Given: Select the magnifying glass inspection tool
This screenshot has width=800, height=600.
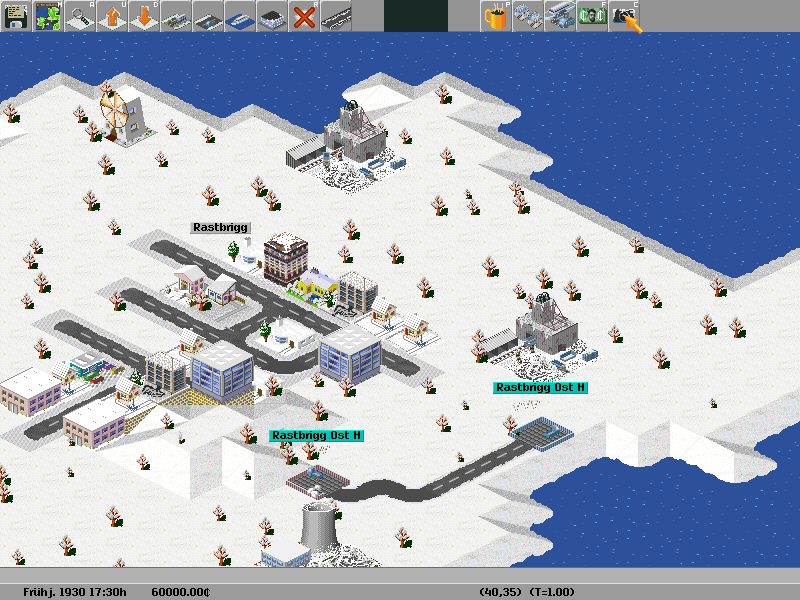Looking at the screenshot, I should [x=80, y=16].
